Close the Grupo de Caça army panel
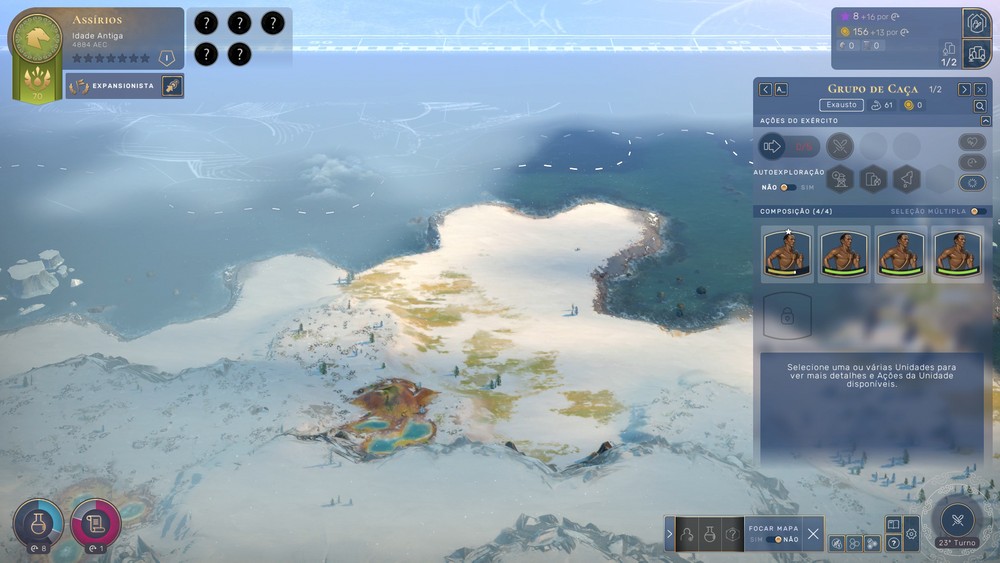Screen dimensions: 1000x563 click(x=980, y=89)
